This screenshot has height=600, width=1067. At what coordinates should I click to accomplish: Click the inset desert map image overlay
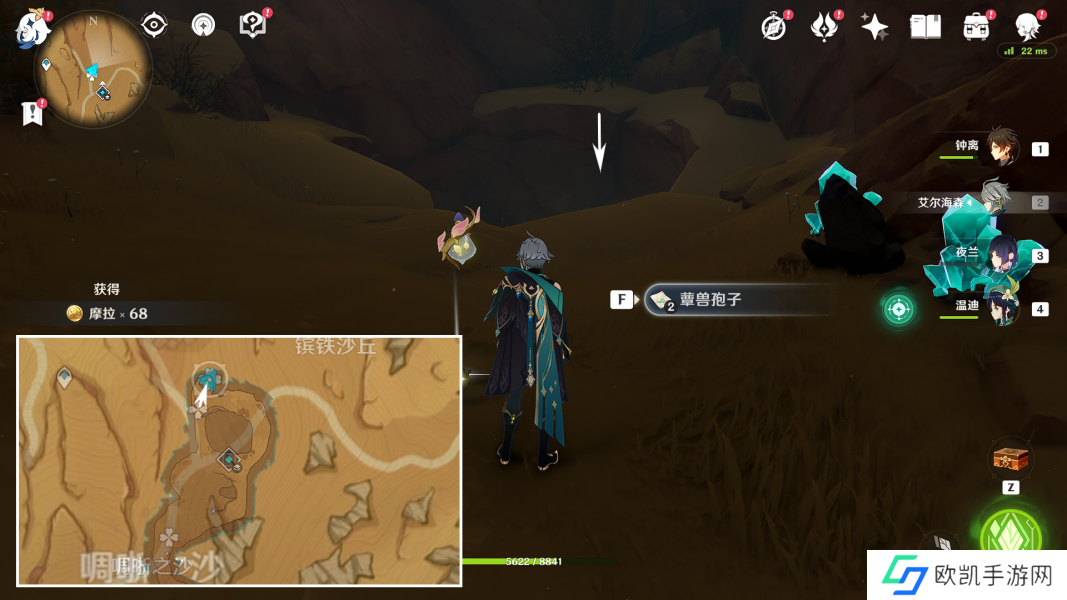(239, 460)
